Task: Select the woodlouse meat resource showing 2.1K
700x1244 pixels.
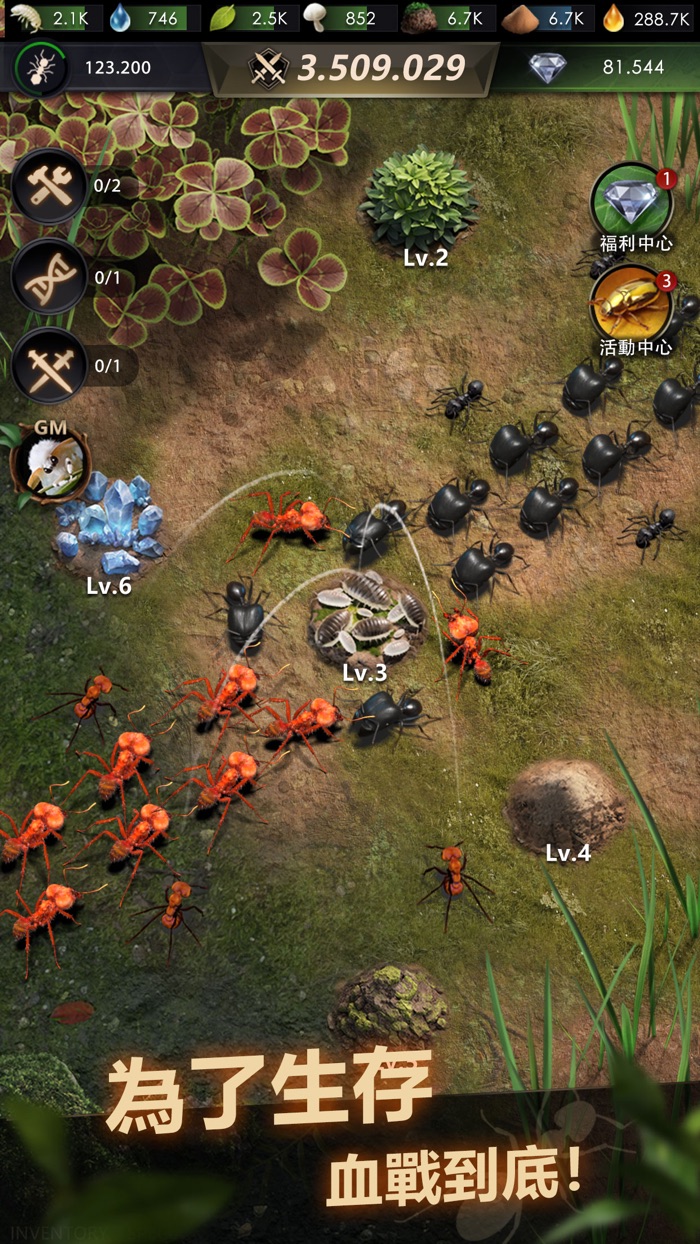Action: point(24,17)
